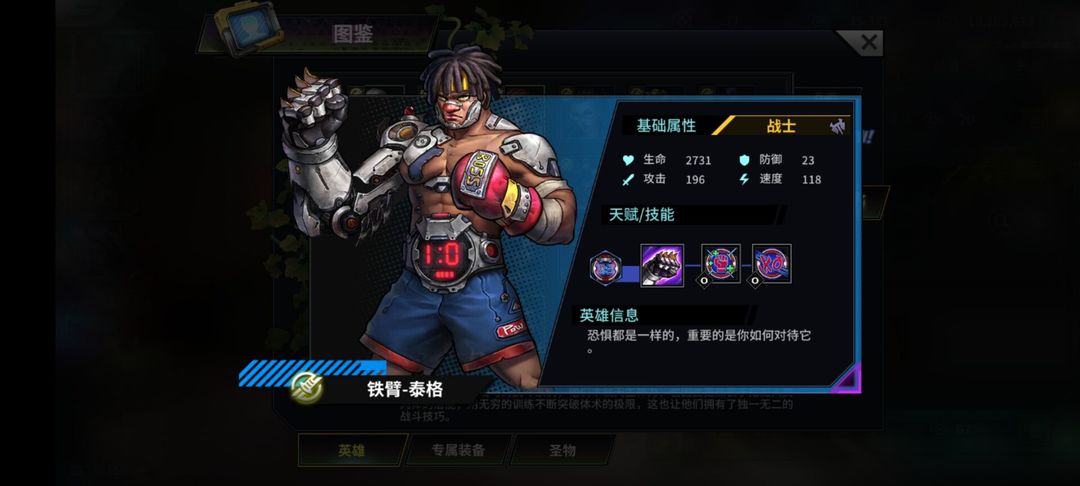
Task: Show the 圣物 tab
Action: (x=562, y=450)
